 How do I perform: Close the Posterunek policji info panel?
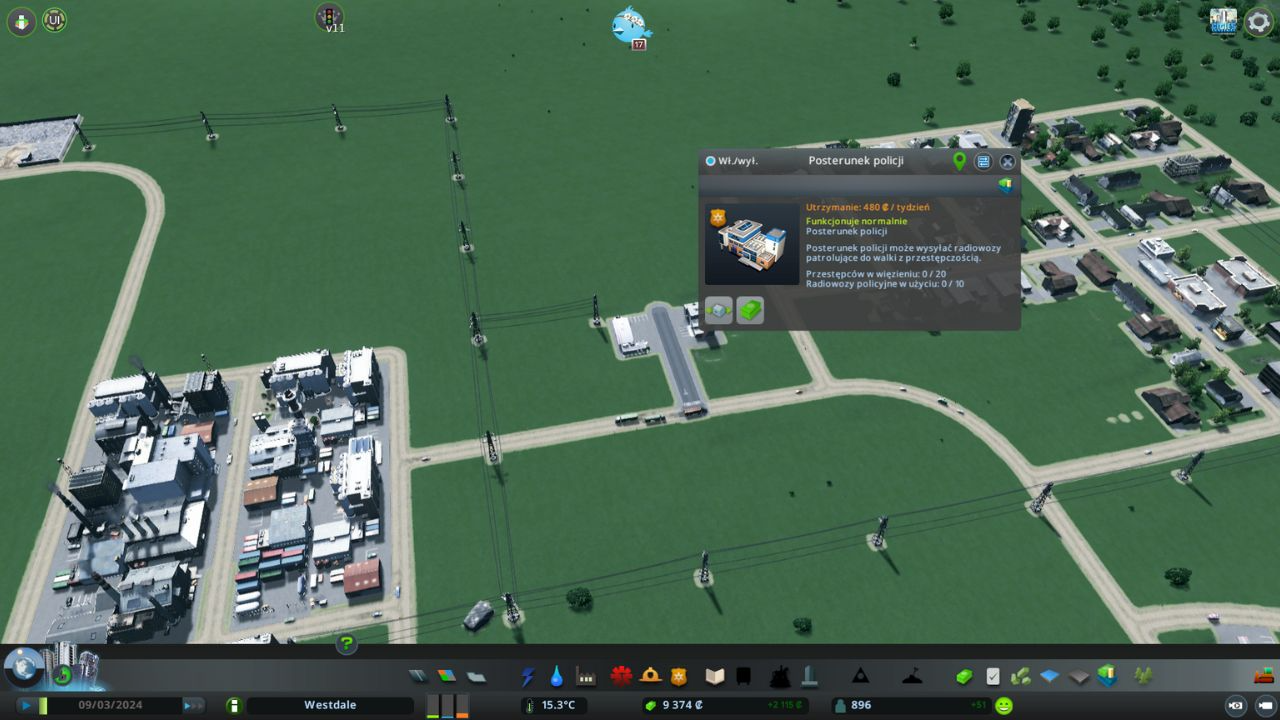1007,161
